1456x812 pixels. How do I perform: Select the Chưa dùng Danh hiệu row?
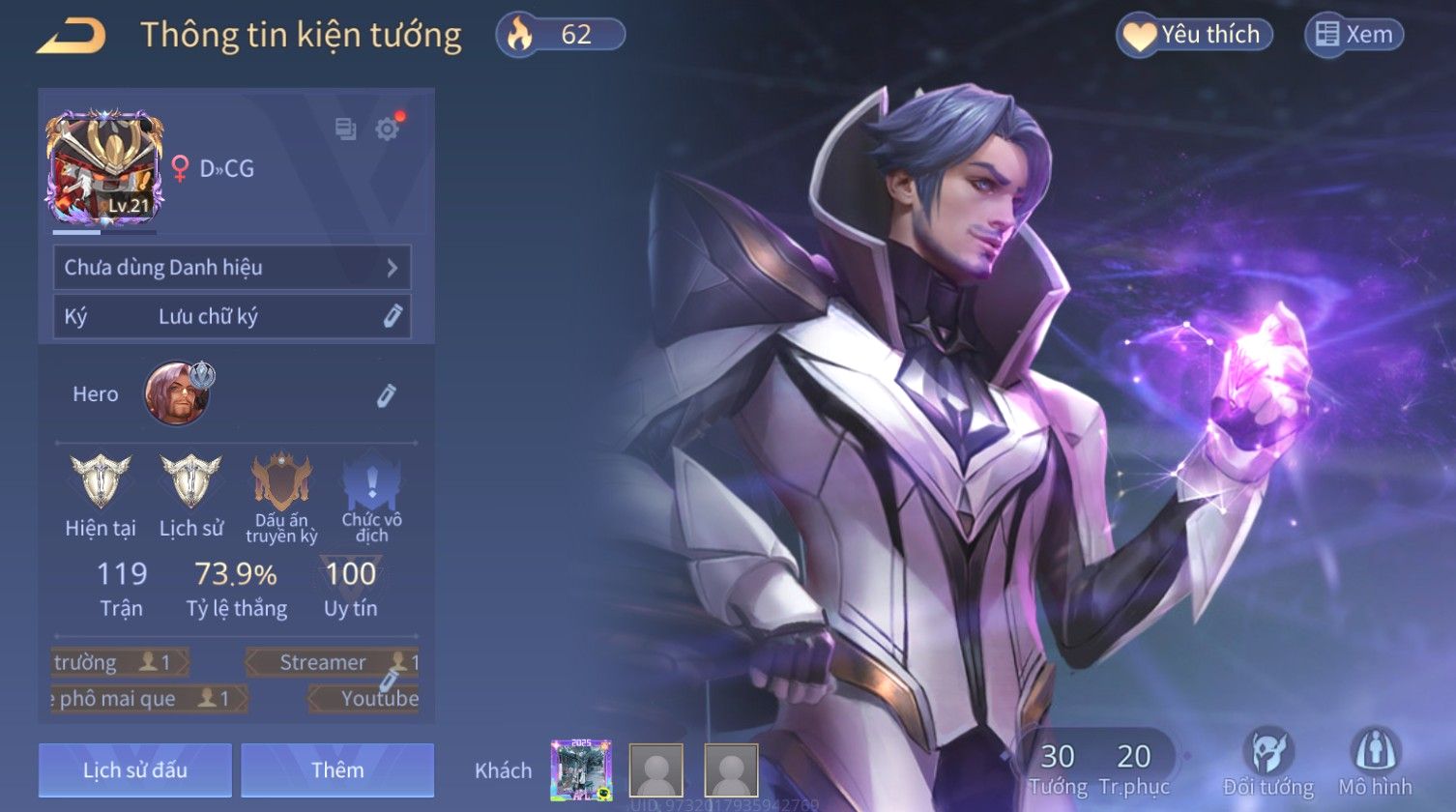tap(232, 268)
